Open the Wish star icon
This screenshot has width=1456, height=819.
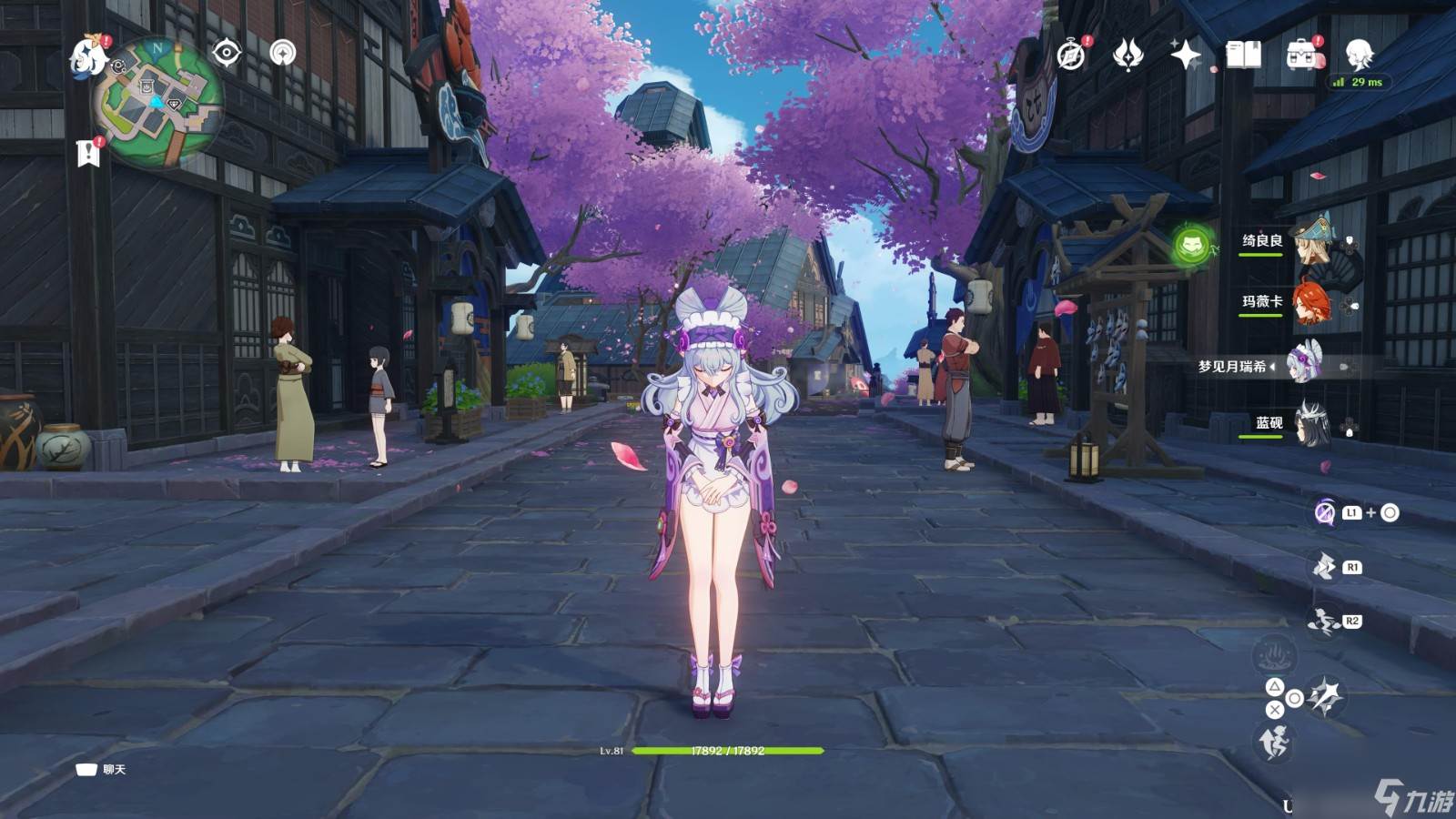(x=1185, y=56)
